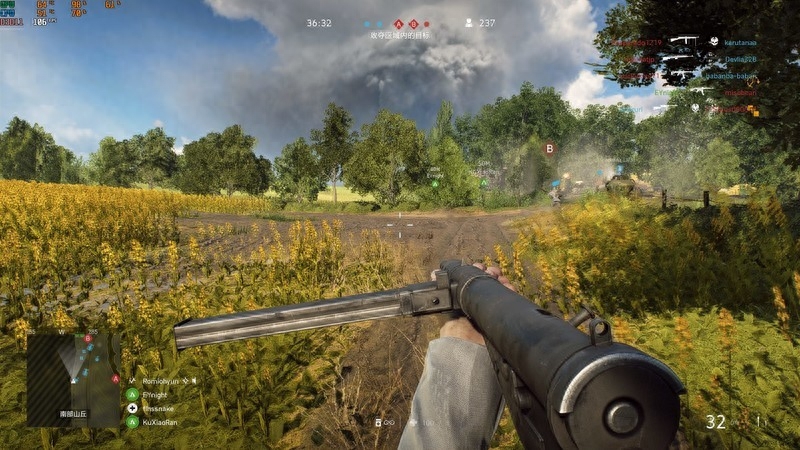Select objective A marker on the minimap

(116, 379)
